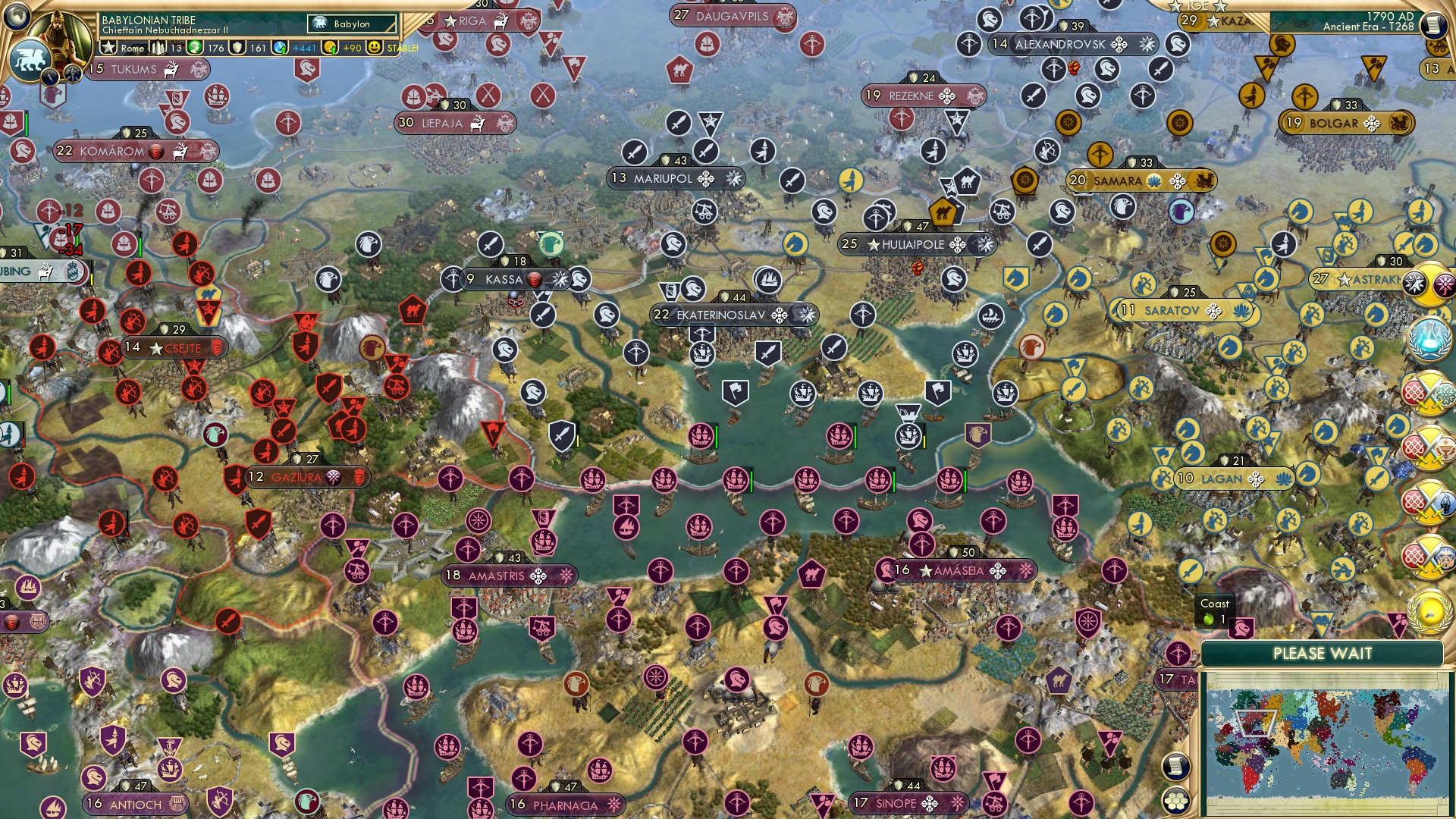This screenshot has width=1456, height=819.
Task: Open the scroll icon beside the minimap
Action: tap(1175, 766)
